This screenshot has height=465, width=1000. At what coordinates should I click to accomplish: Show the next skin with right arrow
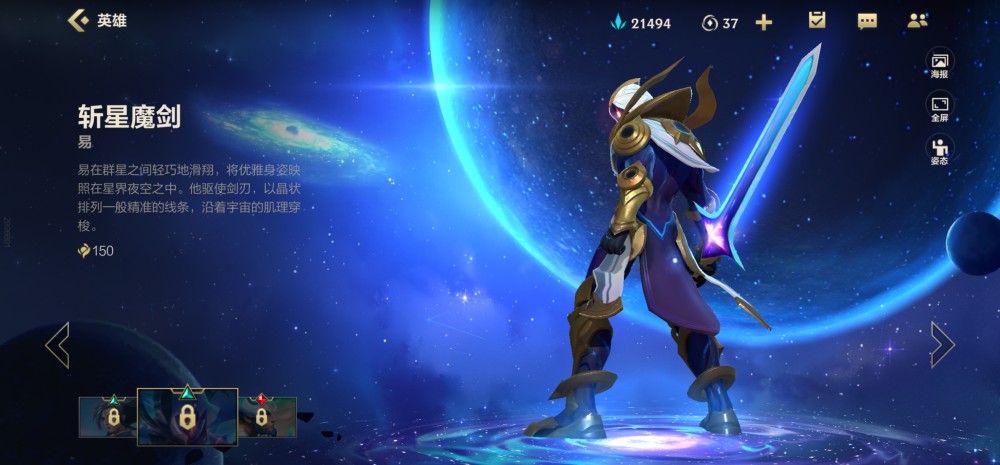[942, 345]
